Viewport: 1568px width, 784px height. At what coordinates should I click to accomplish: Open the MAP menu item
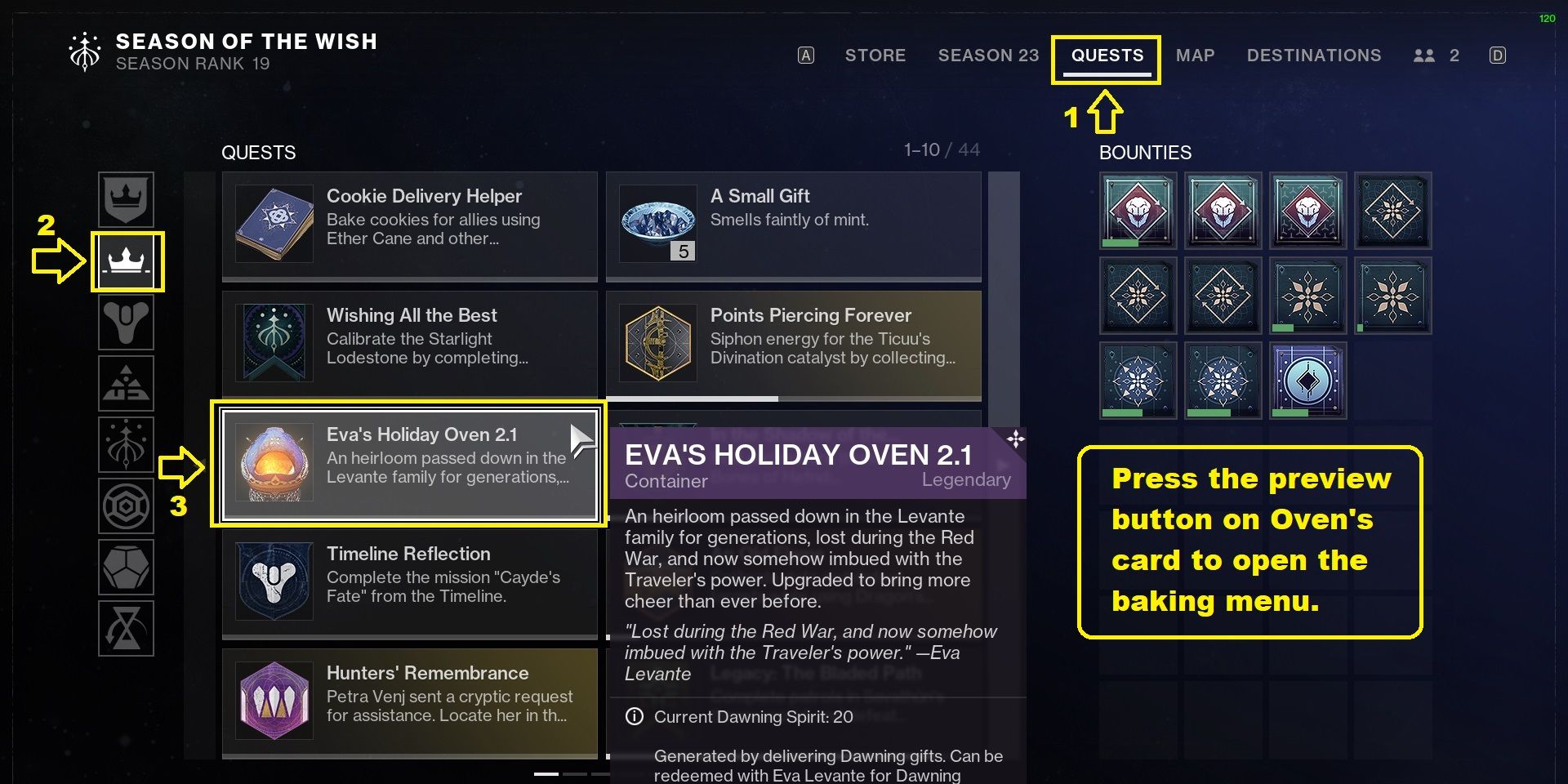1196,56
